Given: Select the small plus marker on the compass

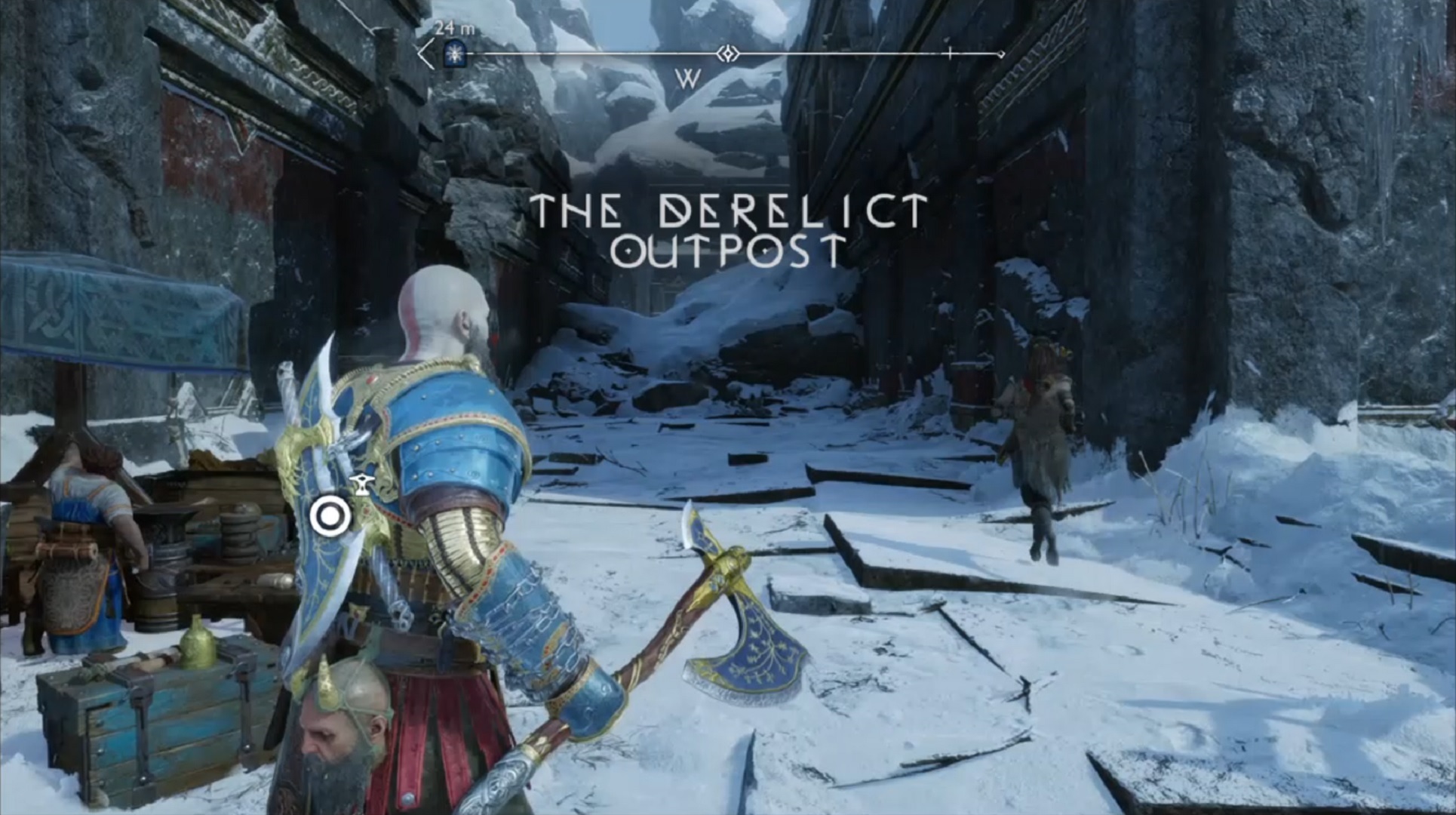Looking at the screenshot, I should tap(950, 54).
